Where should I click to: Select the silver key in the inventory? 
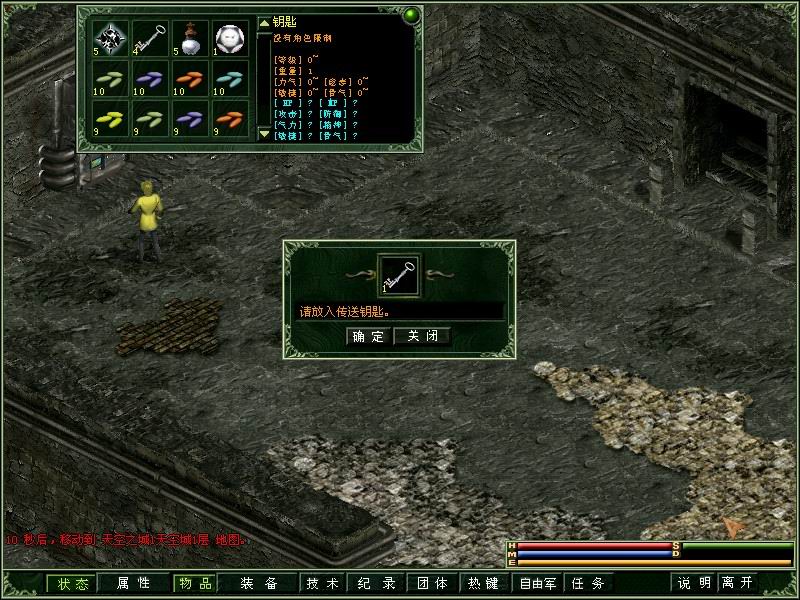click(x=150, y=39)
